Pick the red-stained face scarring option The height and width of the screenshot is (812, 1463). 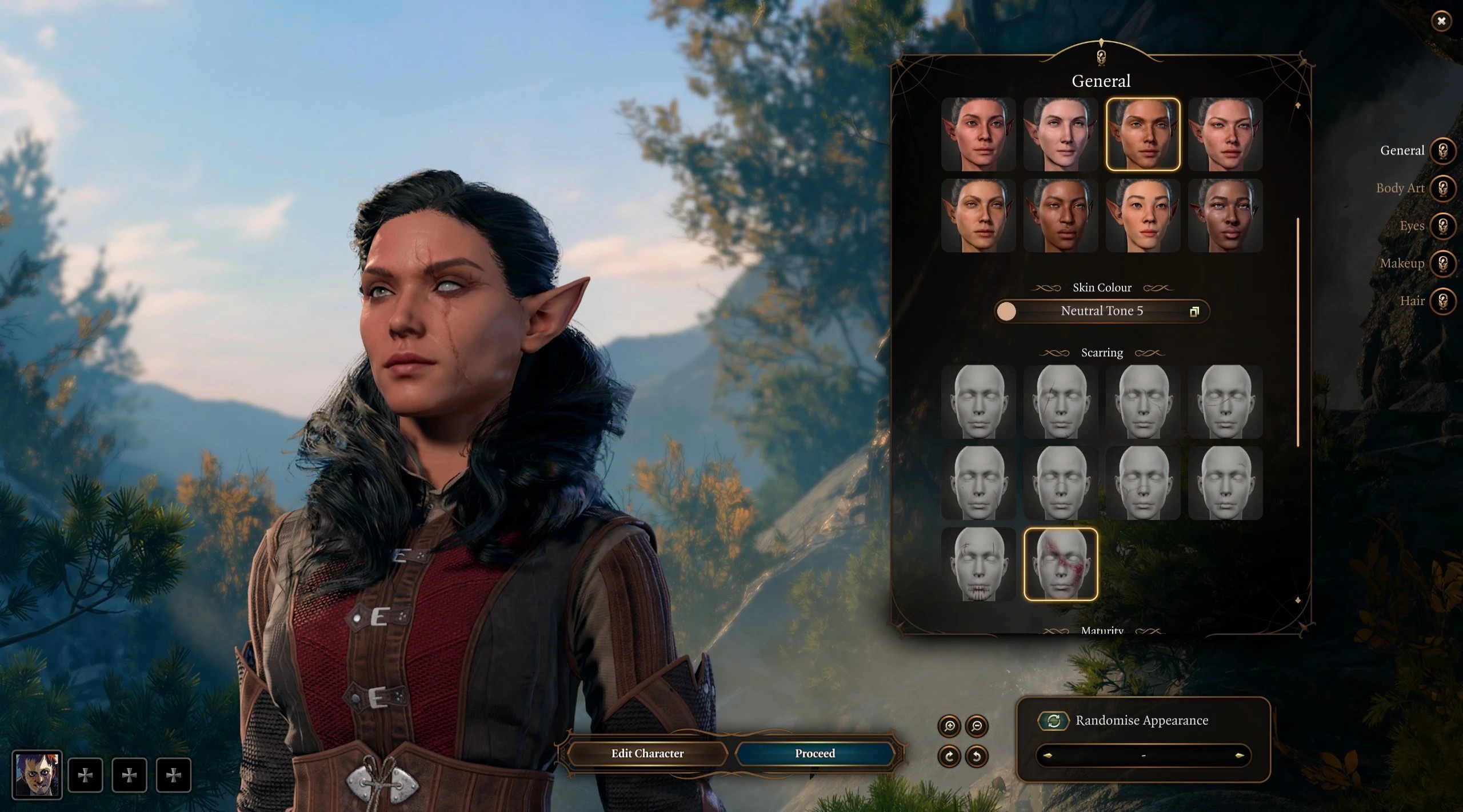tap(1060, 565)
